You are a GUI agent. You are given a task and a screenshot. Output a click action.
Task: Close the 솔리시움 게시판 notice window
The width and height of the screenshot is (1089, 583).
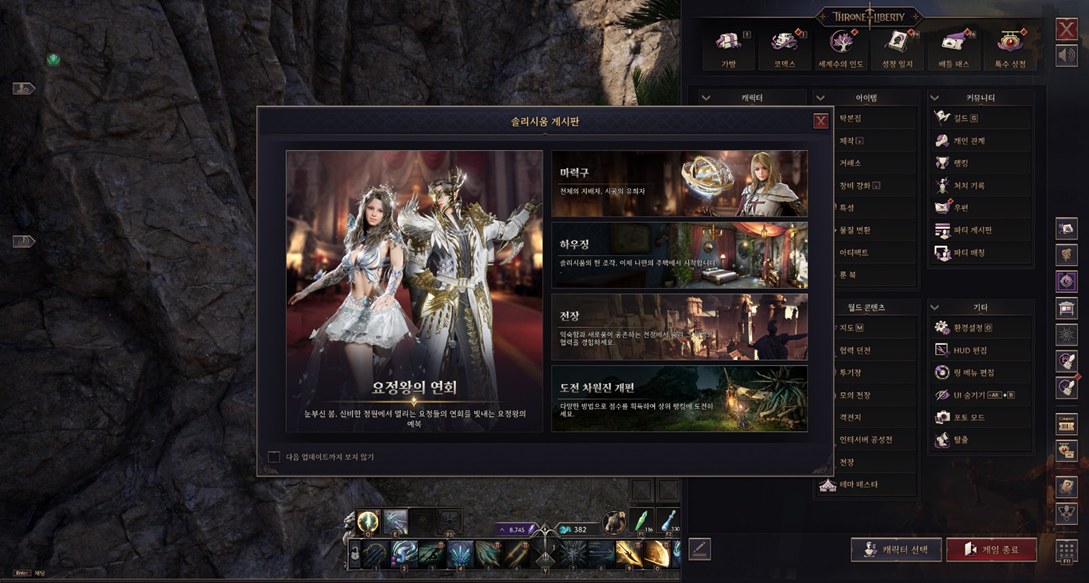point(820,121)
